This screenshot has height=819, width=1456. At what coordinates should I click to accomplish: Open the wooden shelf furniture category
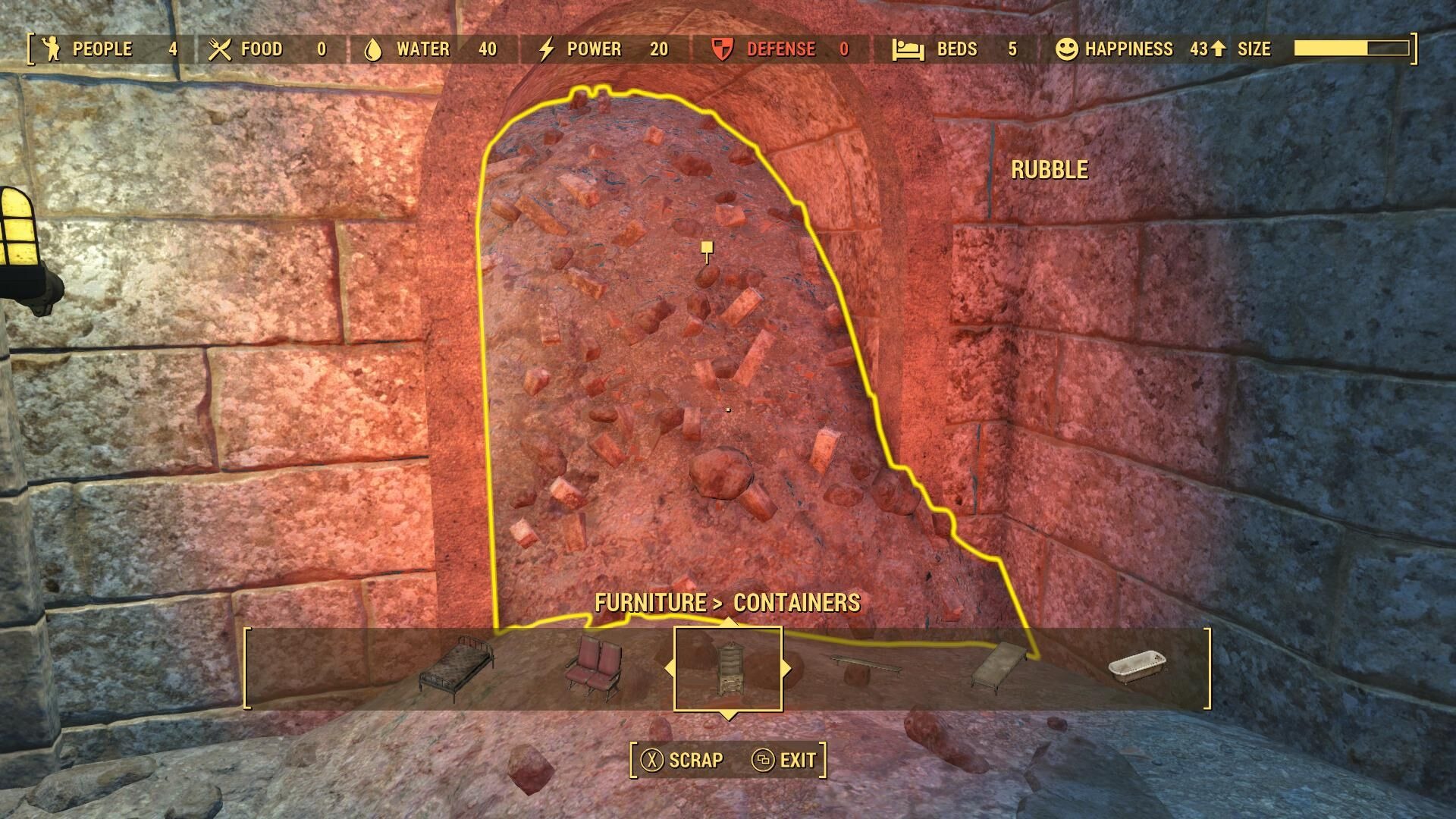(x=864, y=667)
